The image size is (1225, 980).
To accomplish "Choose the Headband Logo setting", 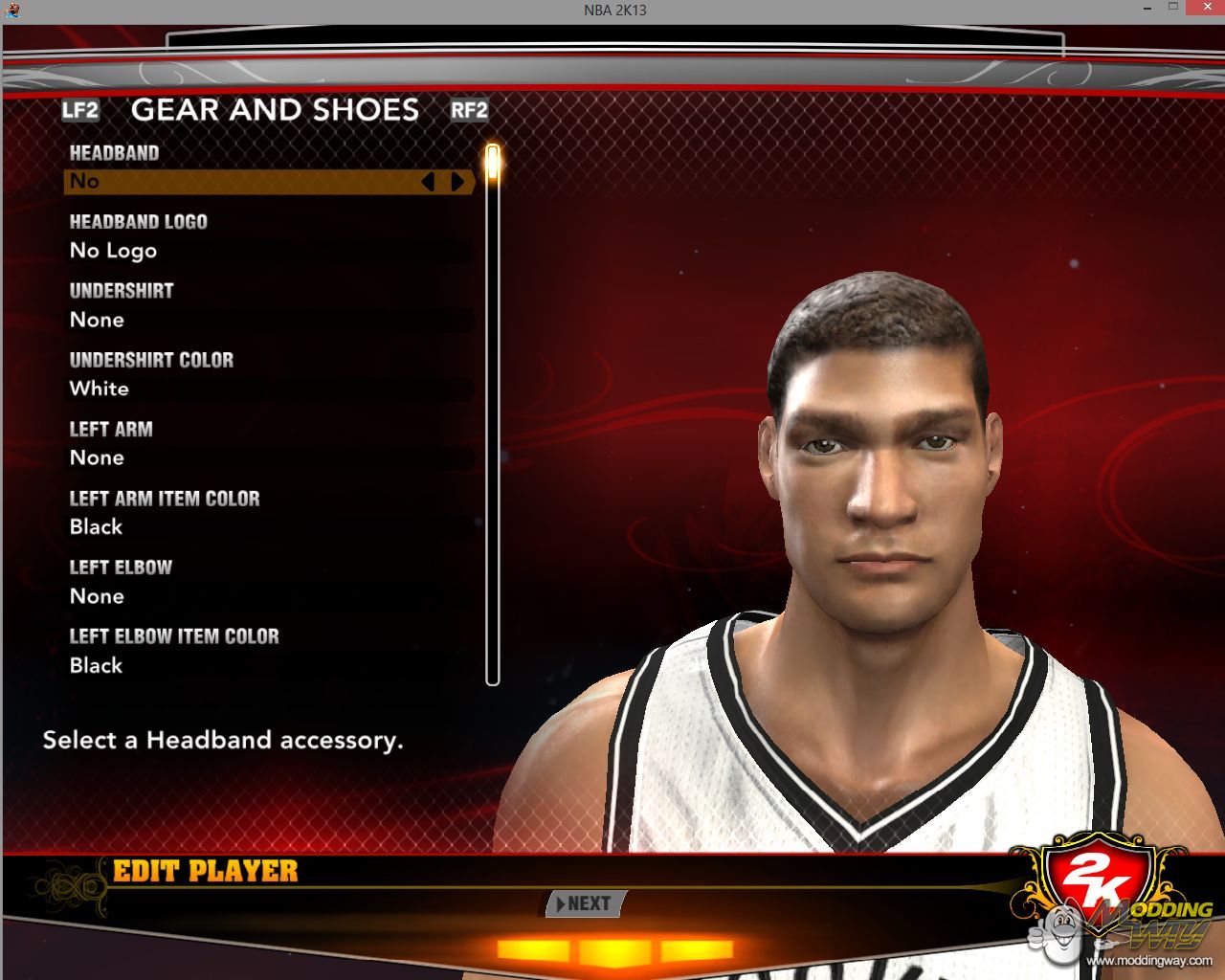I will pyautogui.click(x=268, y=251).
